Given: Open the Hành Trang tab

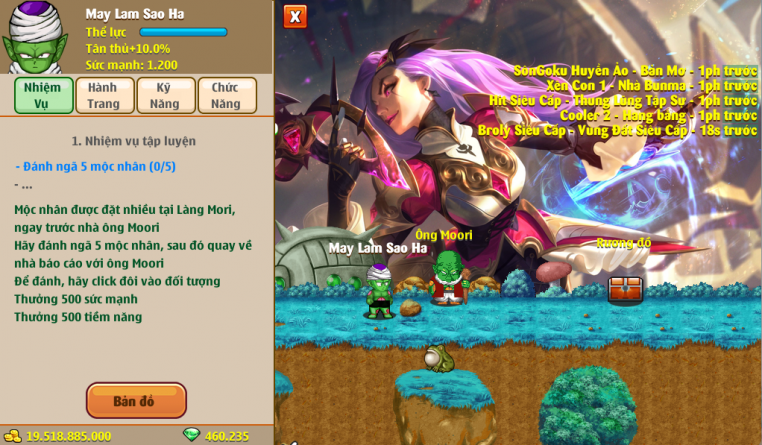Looking at the screenshot, I should click(x=103, y=96).
